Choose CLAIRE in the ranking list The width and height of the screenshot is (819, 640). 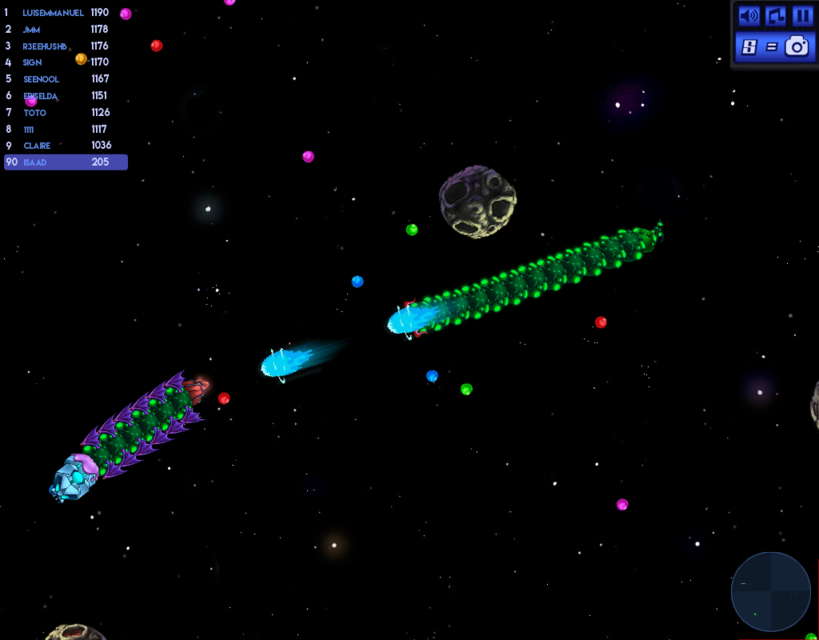click(x=40, y=145)
